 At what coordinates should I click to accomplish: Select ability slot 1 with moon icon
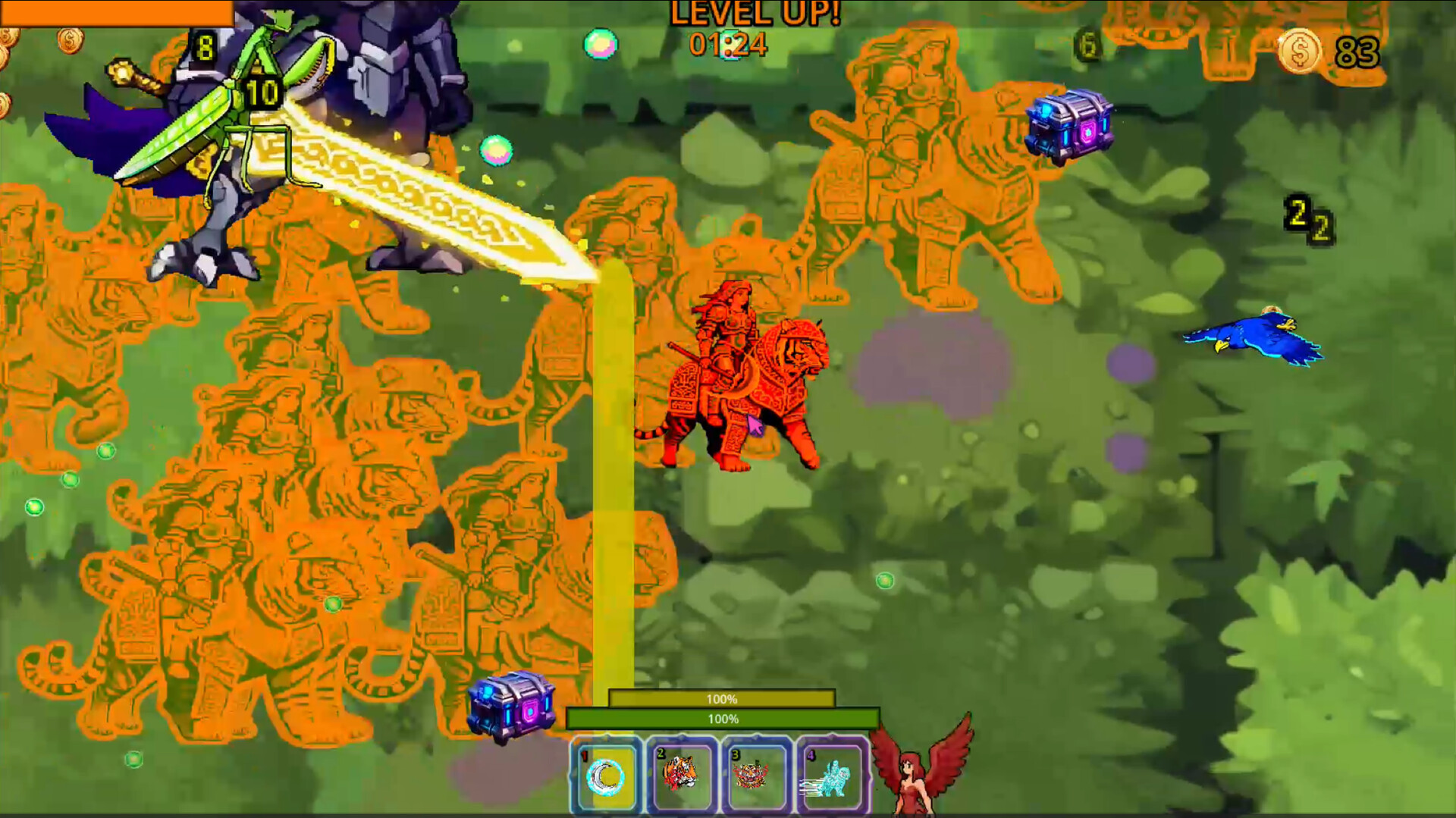coord(607,778)
